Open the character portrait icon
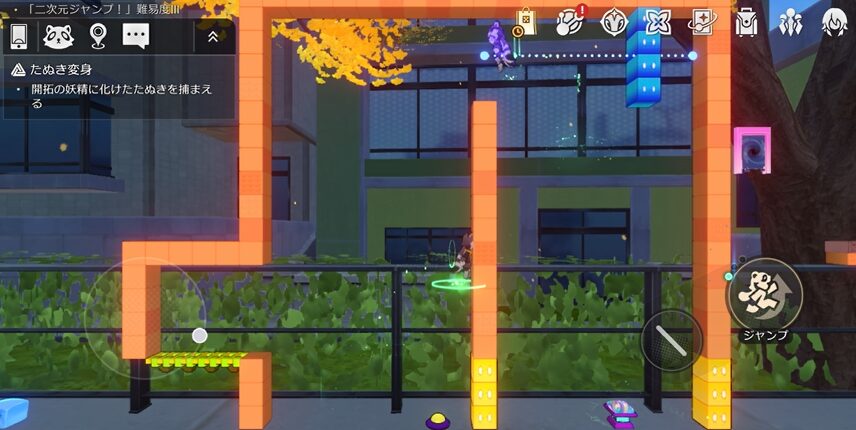The width and height of the screenshot is (856, 430). tap(834, 21)
